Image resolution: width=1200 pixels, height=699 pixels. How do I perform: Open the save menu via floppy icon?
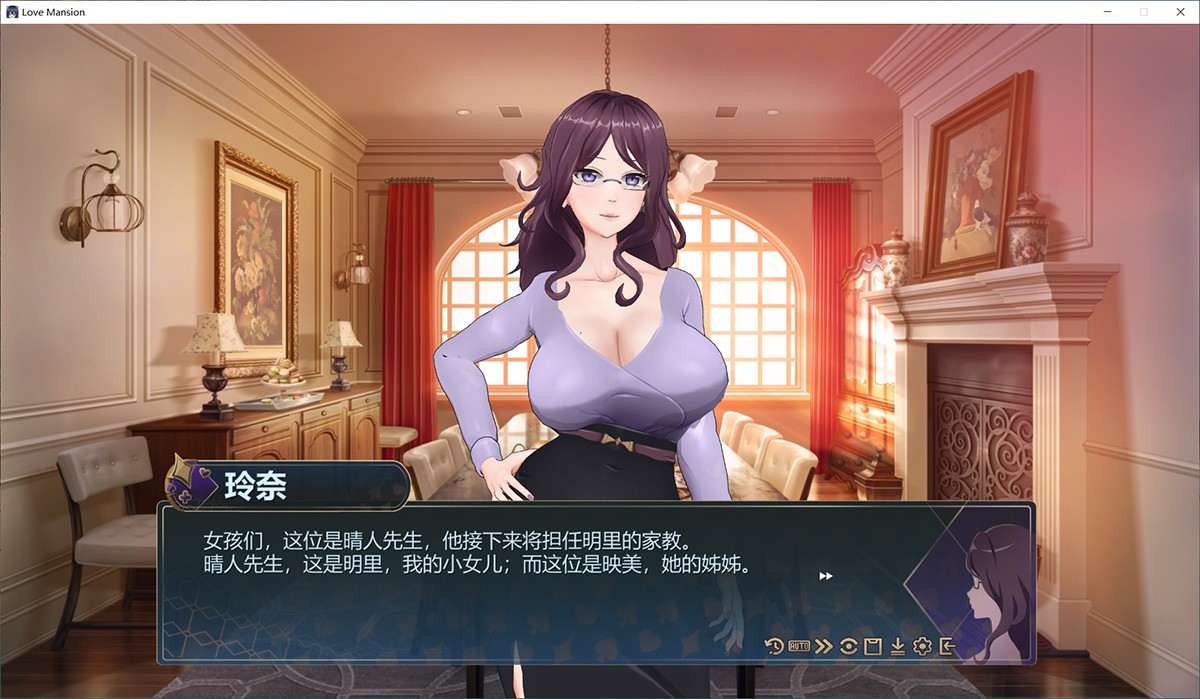pos(872,646)
